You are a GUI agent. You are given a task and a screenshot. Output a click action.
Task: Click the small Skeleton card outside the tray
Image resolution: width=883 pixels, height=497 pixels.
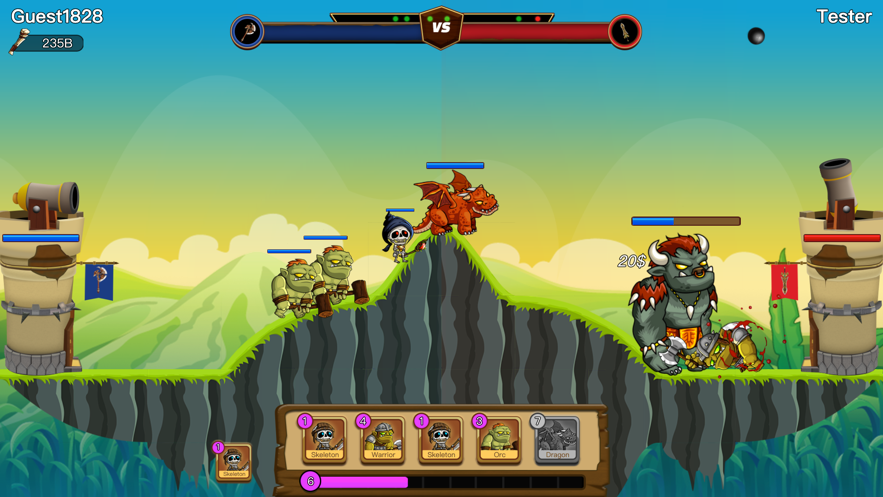click(234, 462)
